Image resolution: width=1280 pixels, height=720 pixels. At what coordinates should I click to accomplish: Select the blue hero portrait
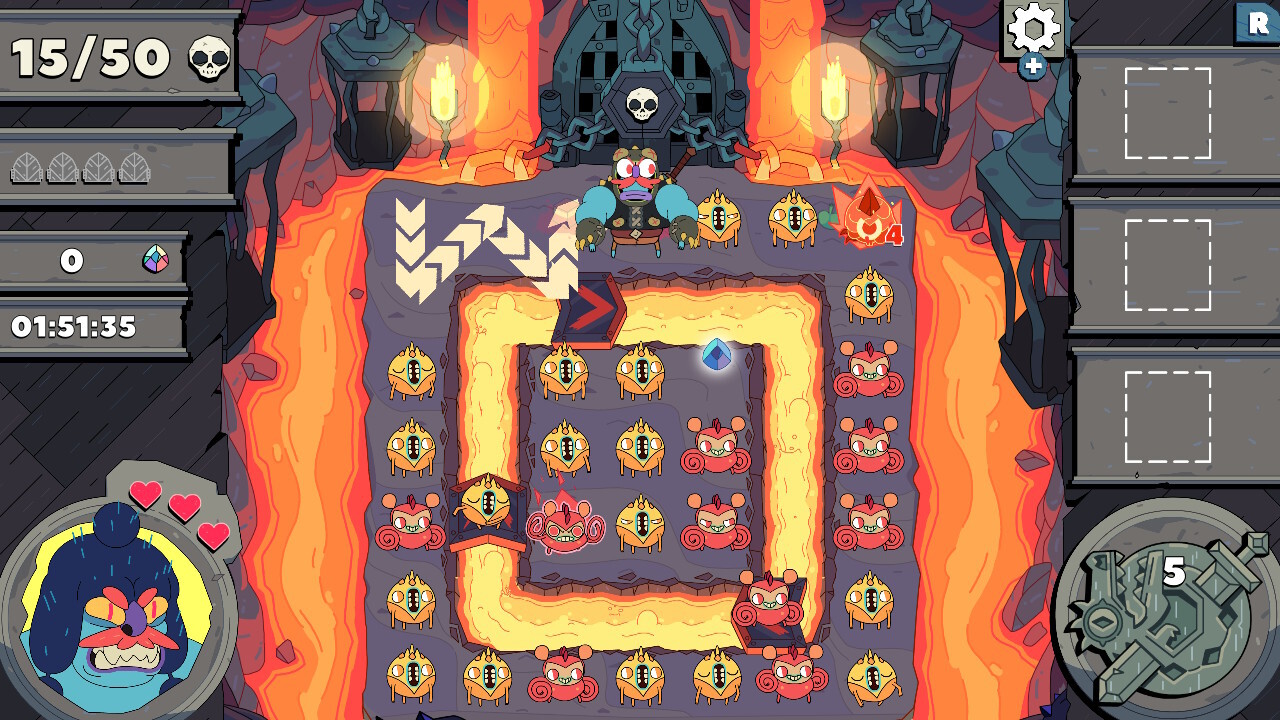[x=117, y=612]
